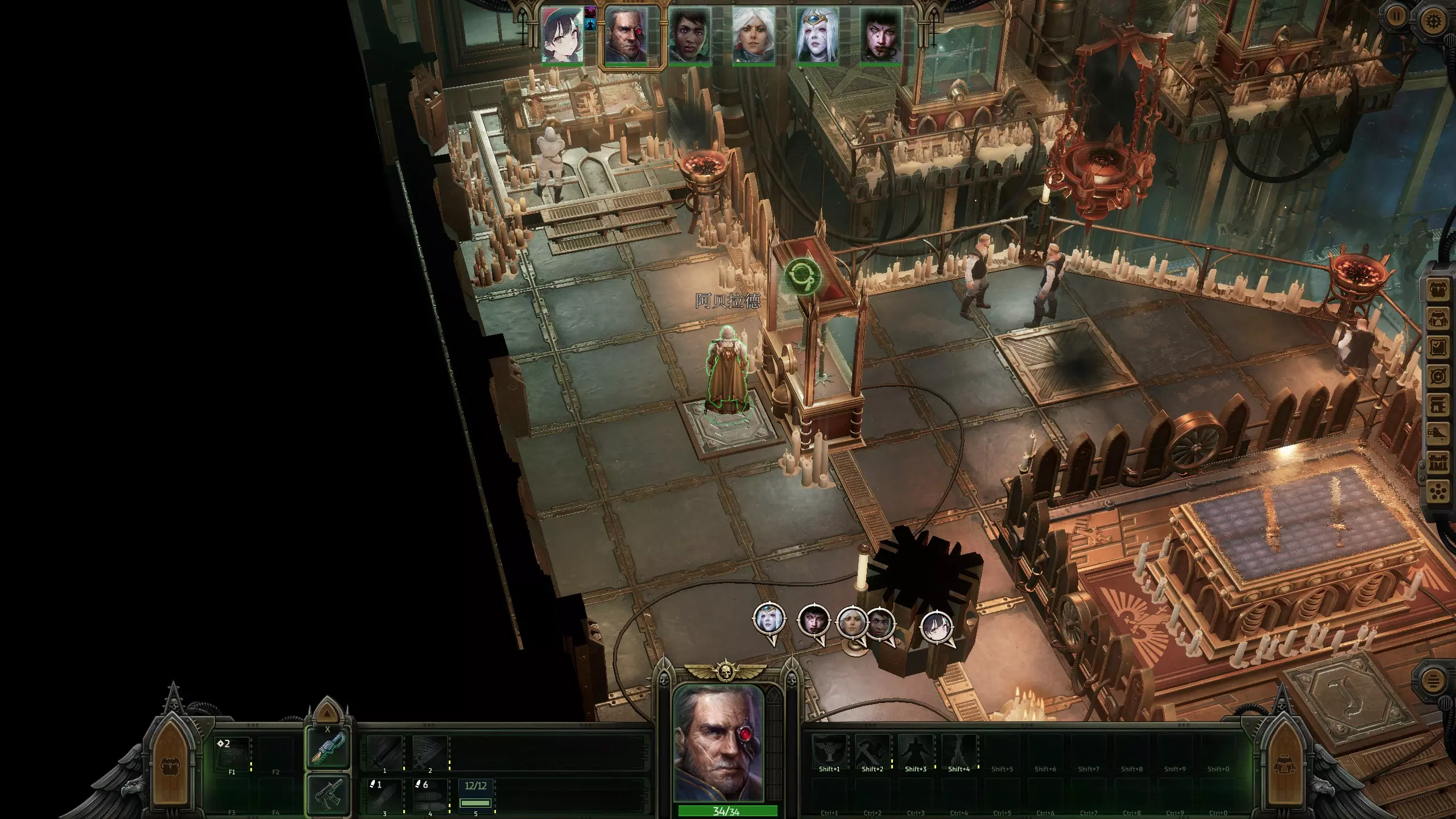Select the anime girl party portrait
This screenshot has height=819, width=1456.
[x=562, y=34]
